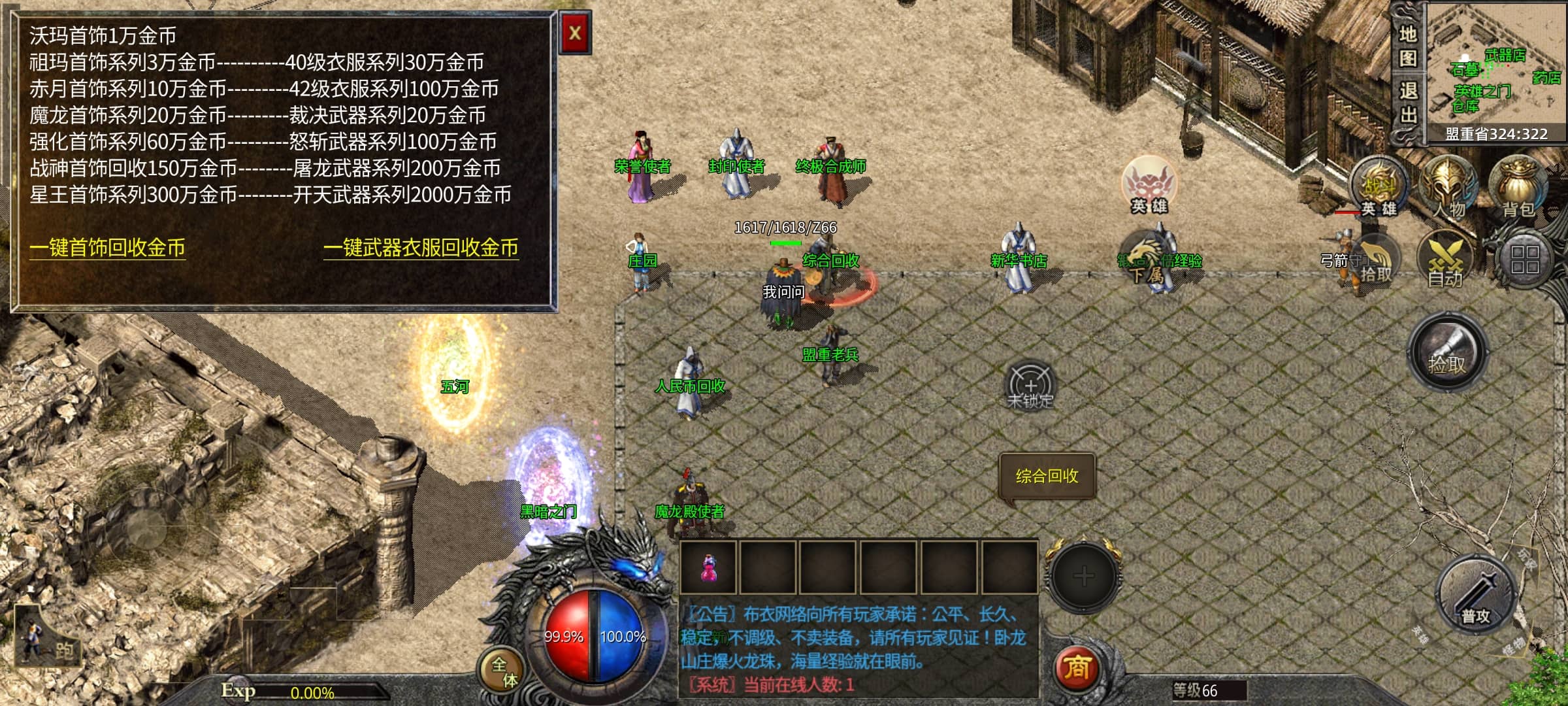1568x706 pixels.
Task: Select the pink potion hotbar slot
Action: click(x=708, y=568)
